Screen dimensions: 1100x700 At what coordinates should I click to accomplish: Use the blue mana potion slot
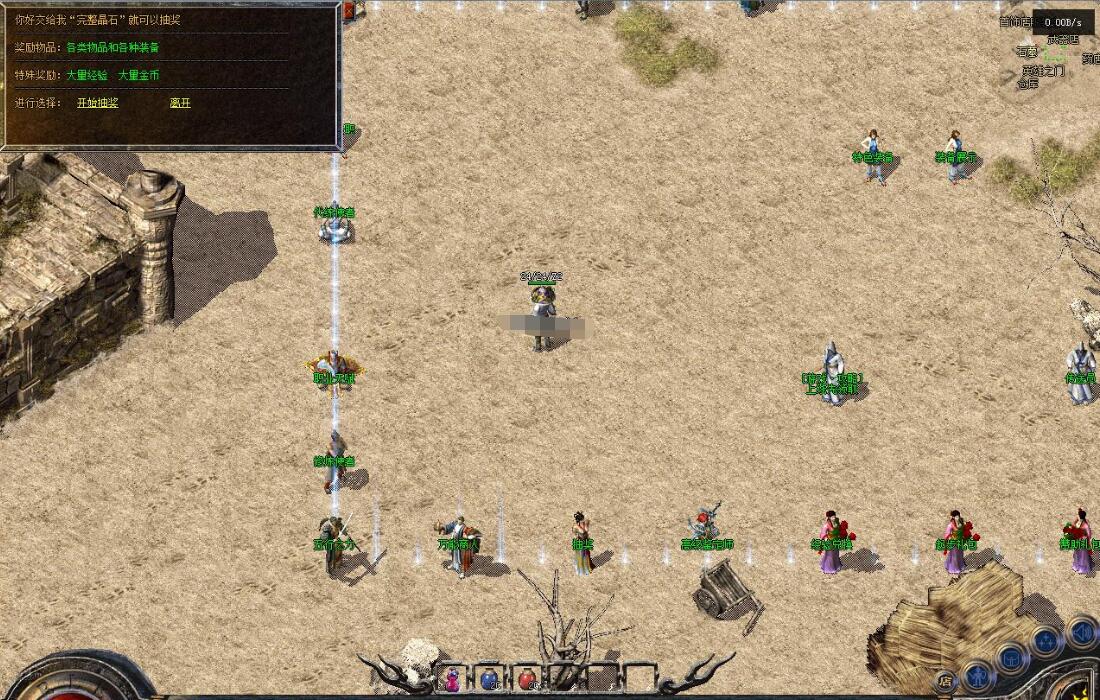489,679
